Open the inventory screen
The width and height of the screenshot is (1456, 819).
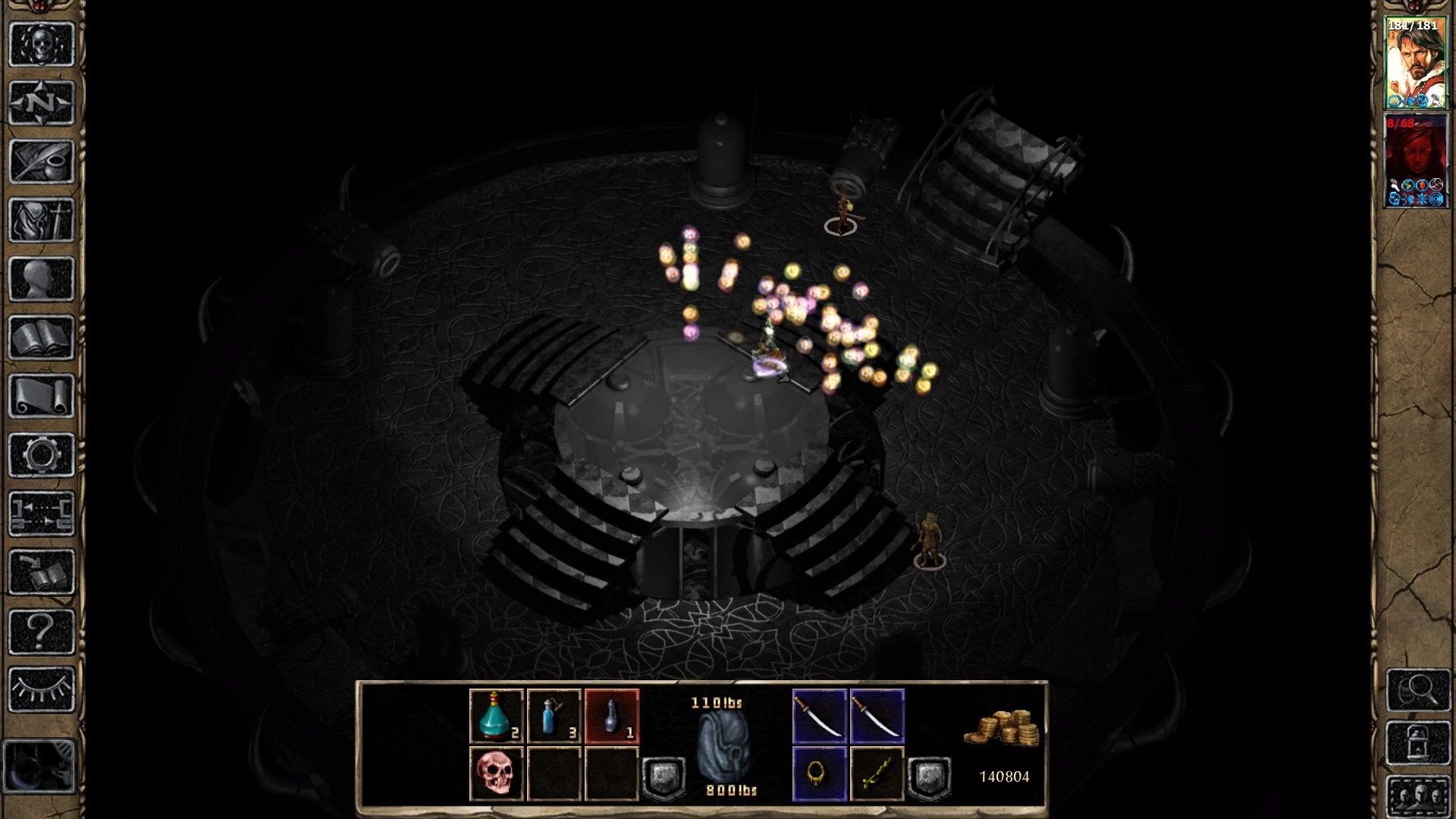tap(42, 221)
